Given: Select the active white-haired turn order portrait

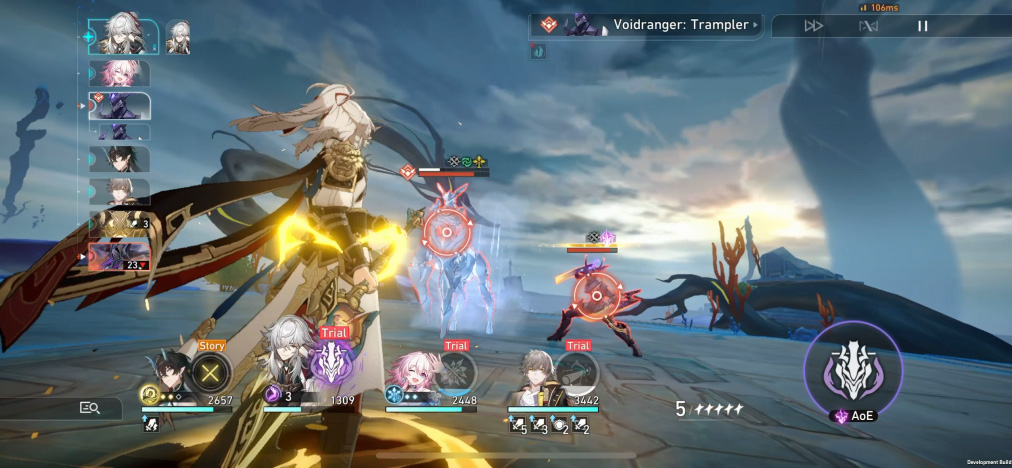Looking at the screenshot, I should point(123,37).
